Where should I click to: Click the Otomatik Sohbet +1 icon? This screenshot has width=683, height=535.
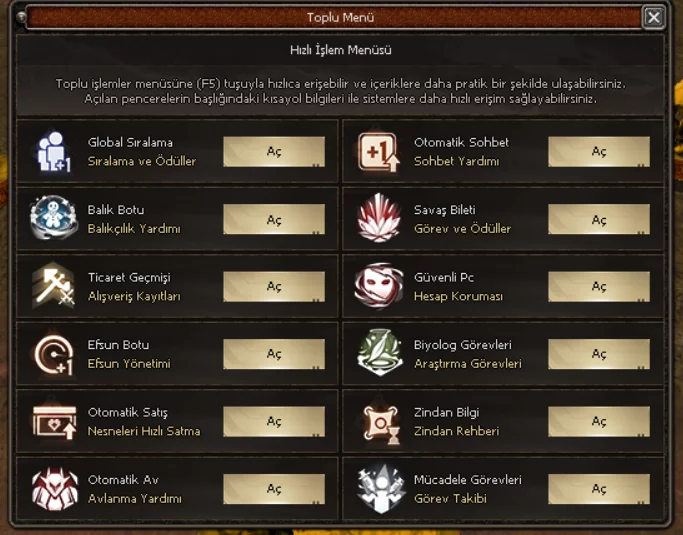click(380, 152)
